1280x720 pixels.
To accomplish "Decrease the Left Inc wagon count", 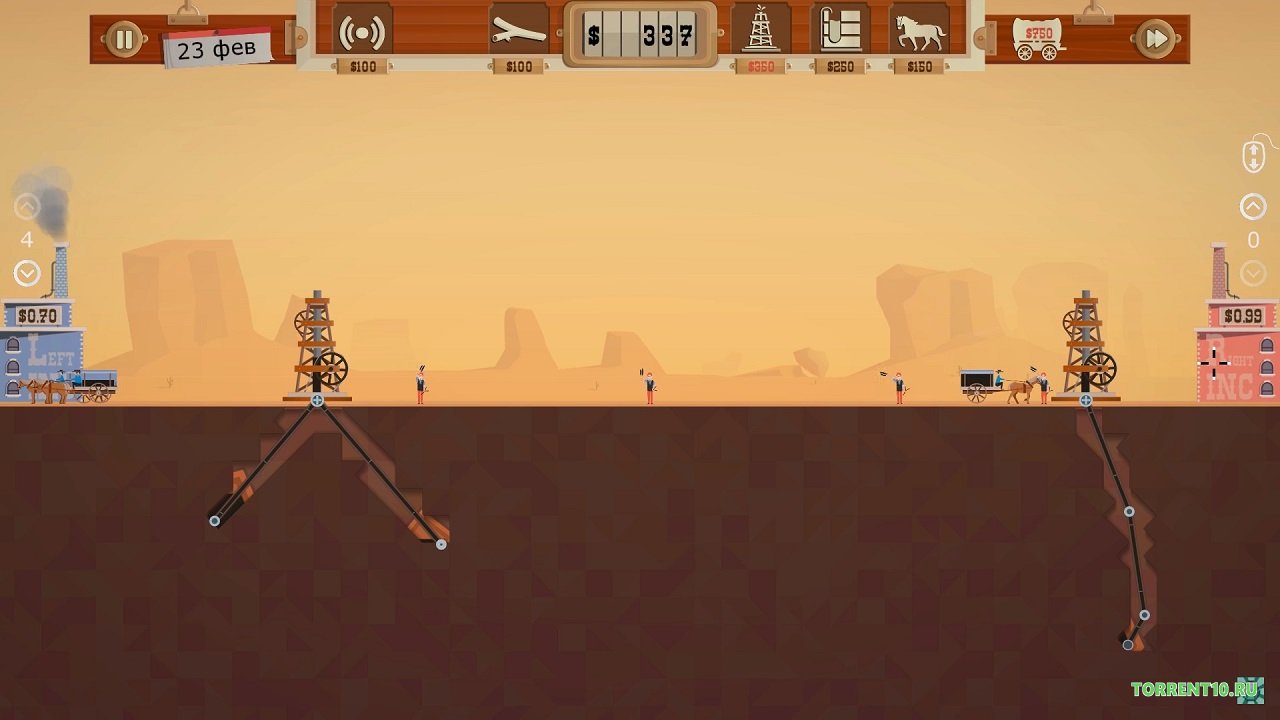I will tap(27, 272).
